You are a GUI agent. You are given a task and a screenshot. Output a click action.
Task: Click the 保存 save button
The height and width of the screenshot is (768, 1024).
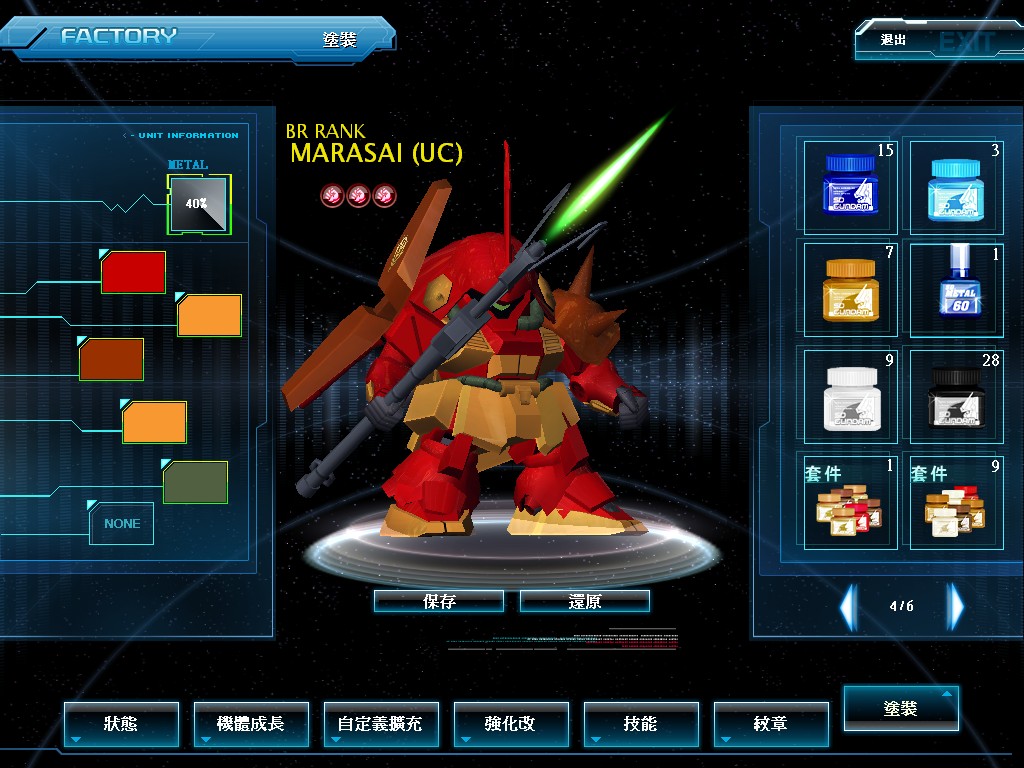438,601
